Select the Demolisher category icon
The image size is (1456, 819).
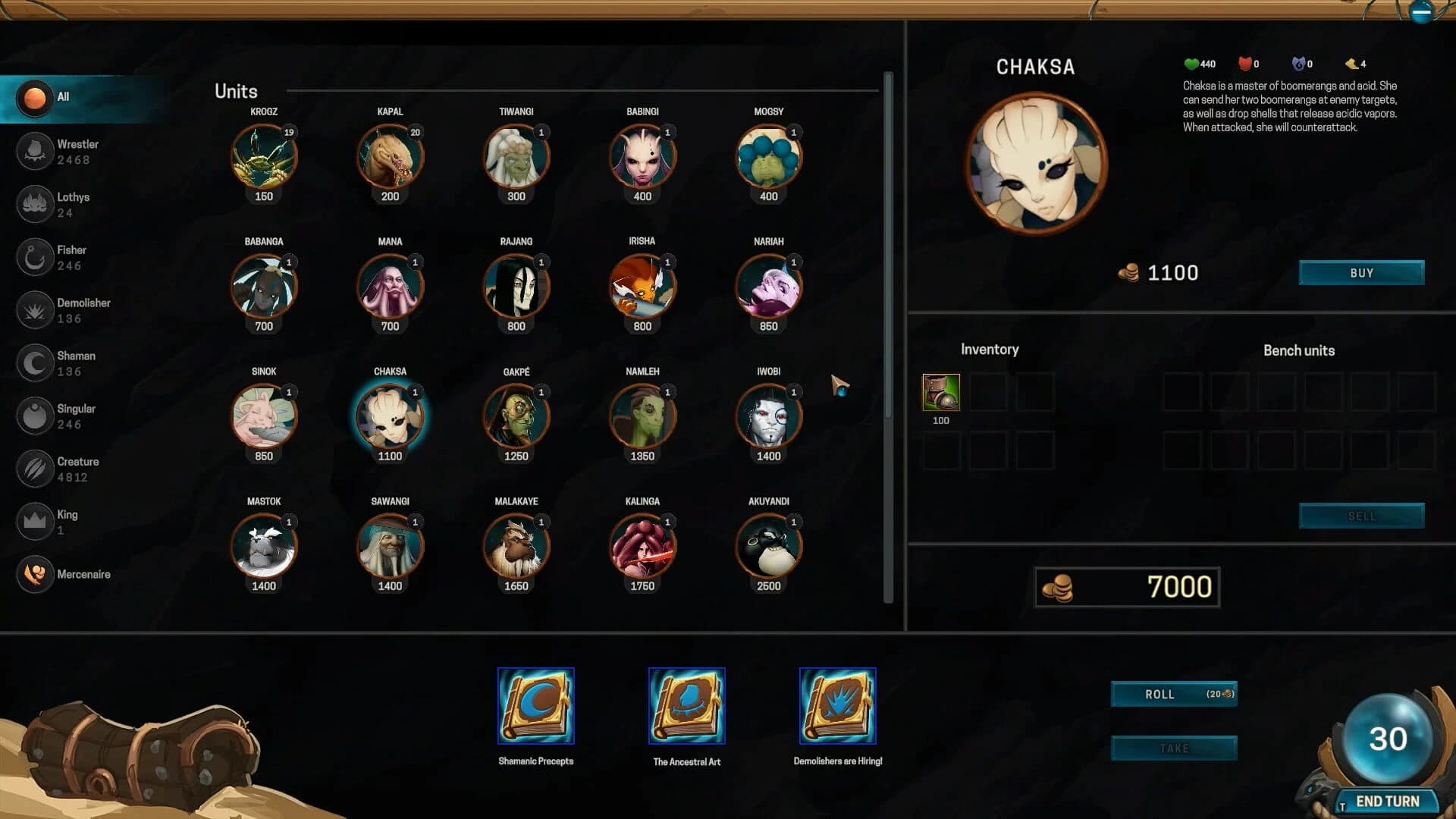click(x=35, y=309)
